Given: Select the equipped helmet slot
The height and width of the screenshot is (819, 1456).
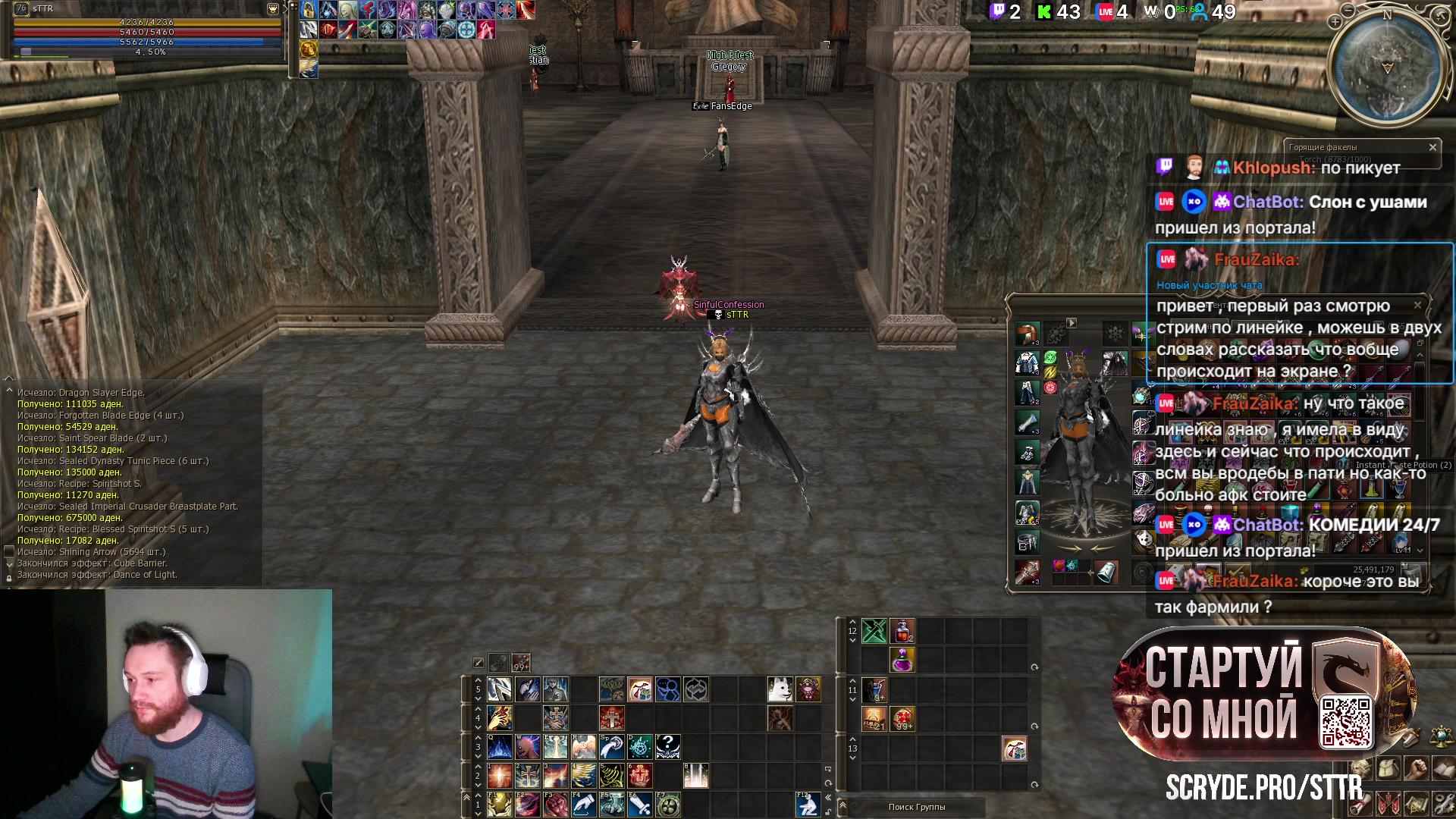Looking at the screenshot, I should 1028,334.
